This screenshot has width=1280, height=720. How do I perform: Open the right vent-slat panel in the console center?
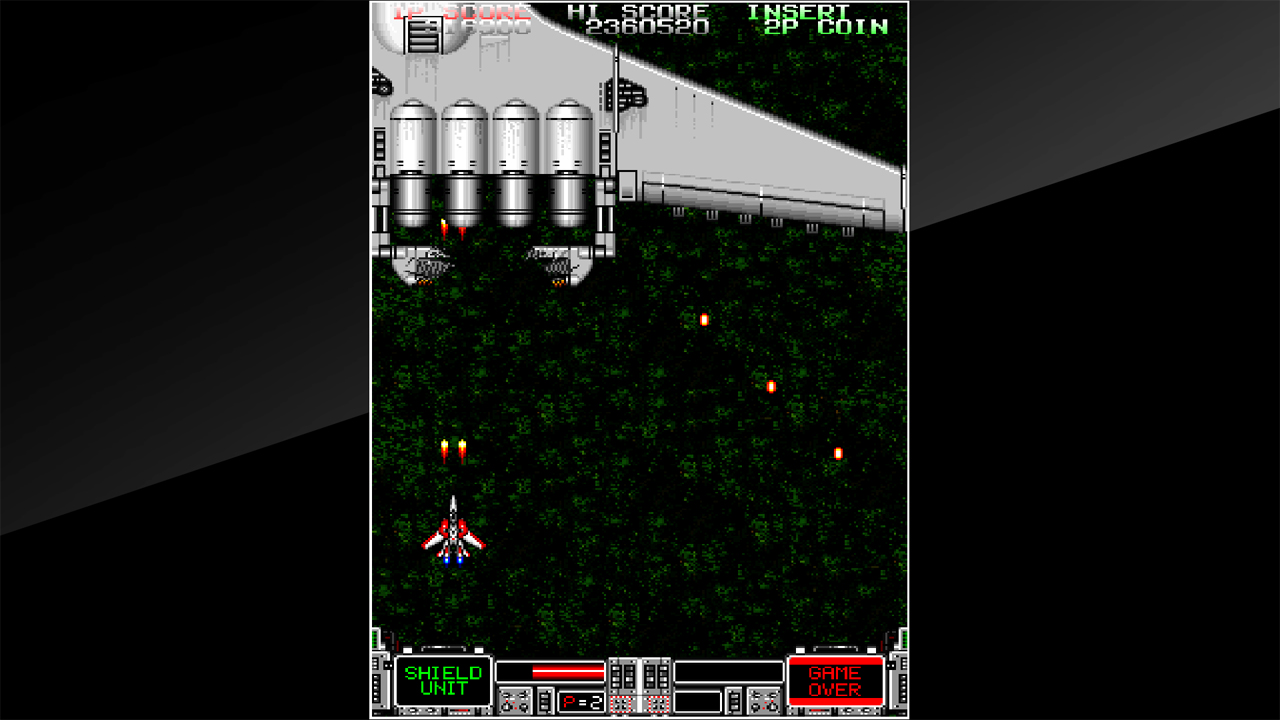tap(657, 676)
